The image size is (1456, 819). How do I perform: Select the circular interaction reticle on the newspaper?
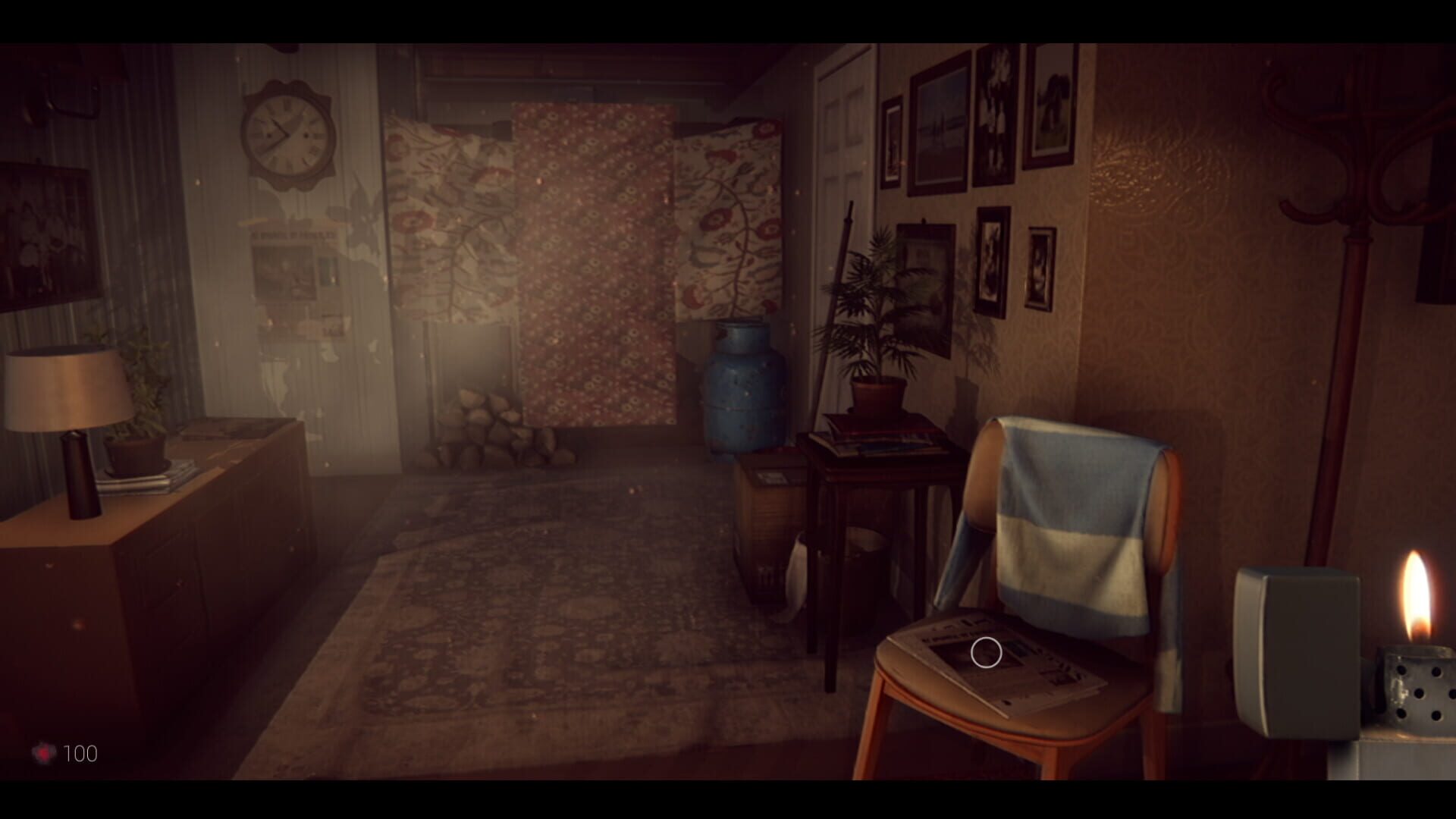987,652
